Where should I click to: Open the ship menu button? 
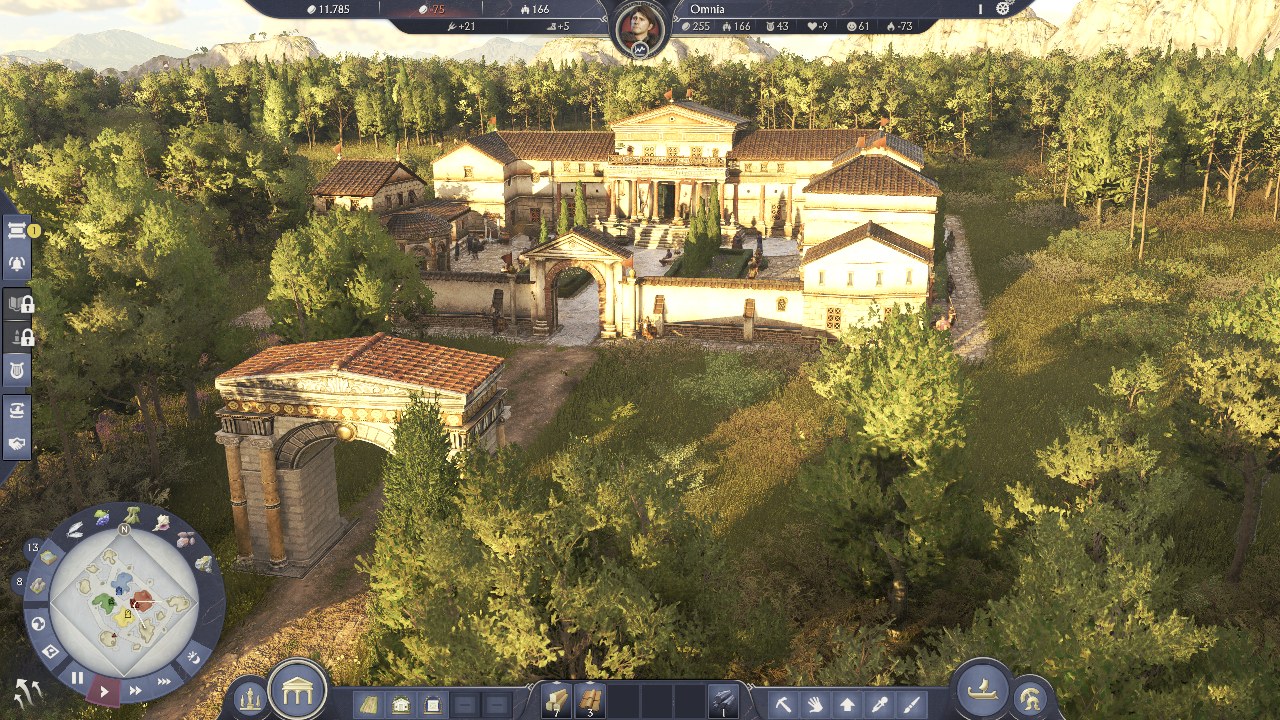(x=981, y=689)
